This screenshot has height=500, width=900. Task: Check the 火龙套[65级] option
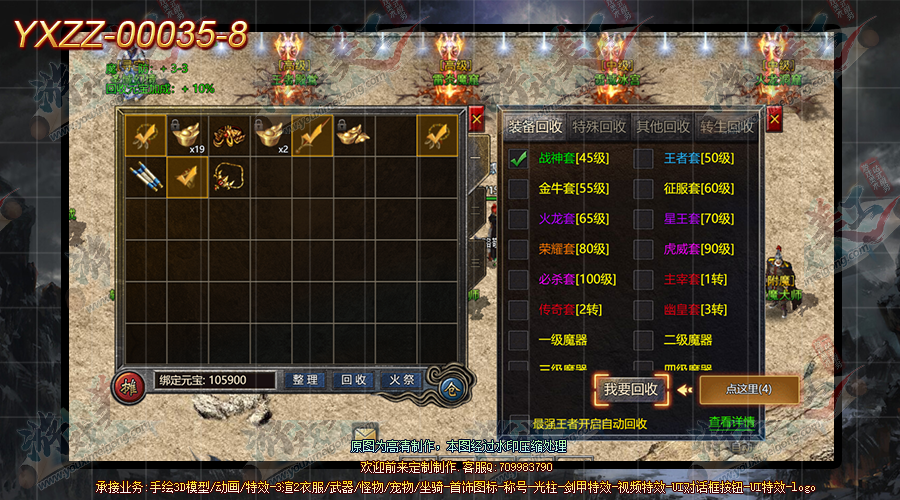(x=518, y=219)
